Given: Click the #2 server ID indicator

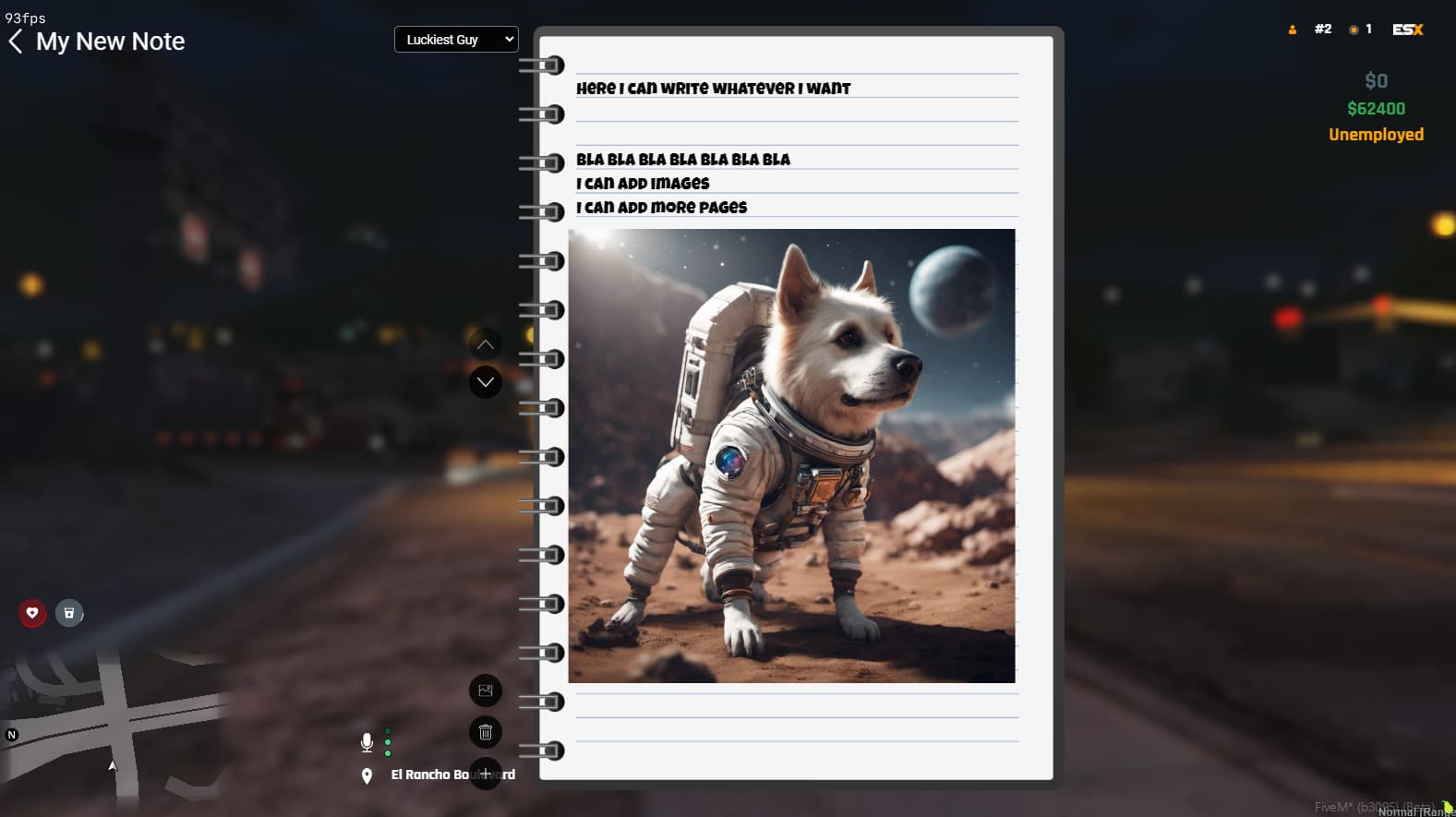Looking at the screenshot, I should 1322,29.
